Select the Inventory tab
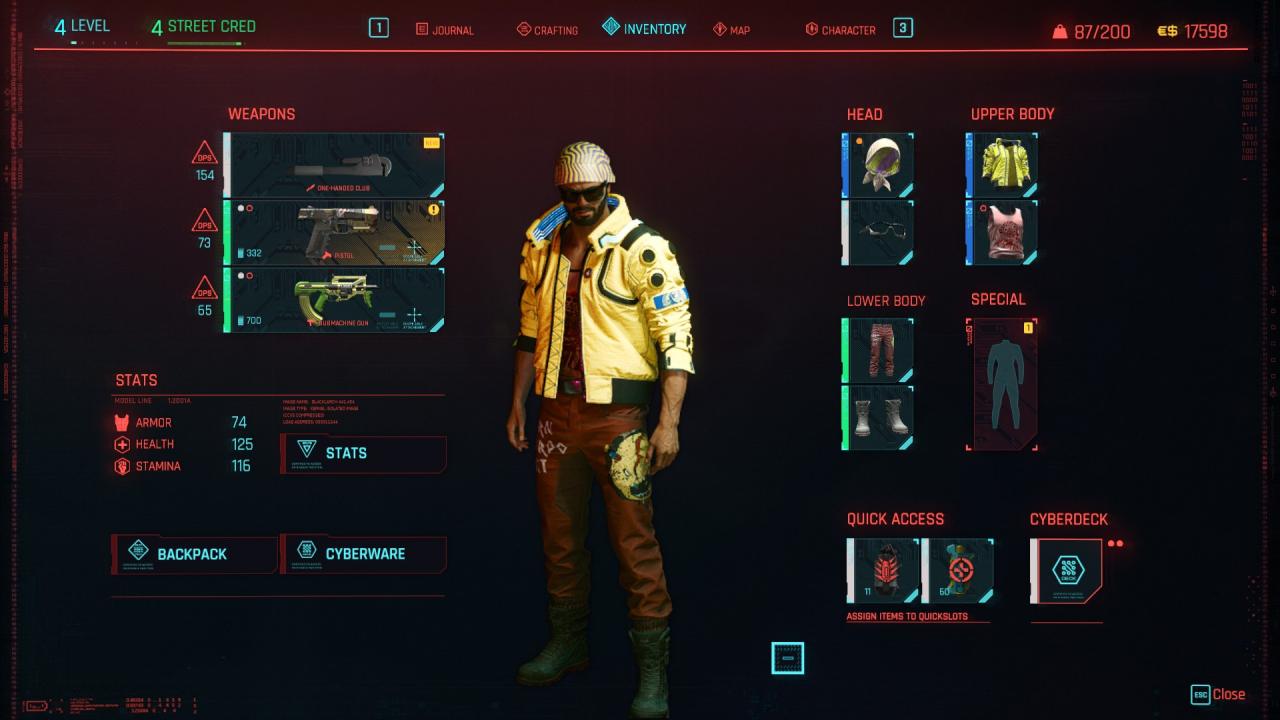Screen dimensions: 1280x720 point(645,29)
